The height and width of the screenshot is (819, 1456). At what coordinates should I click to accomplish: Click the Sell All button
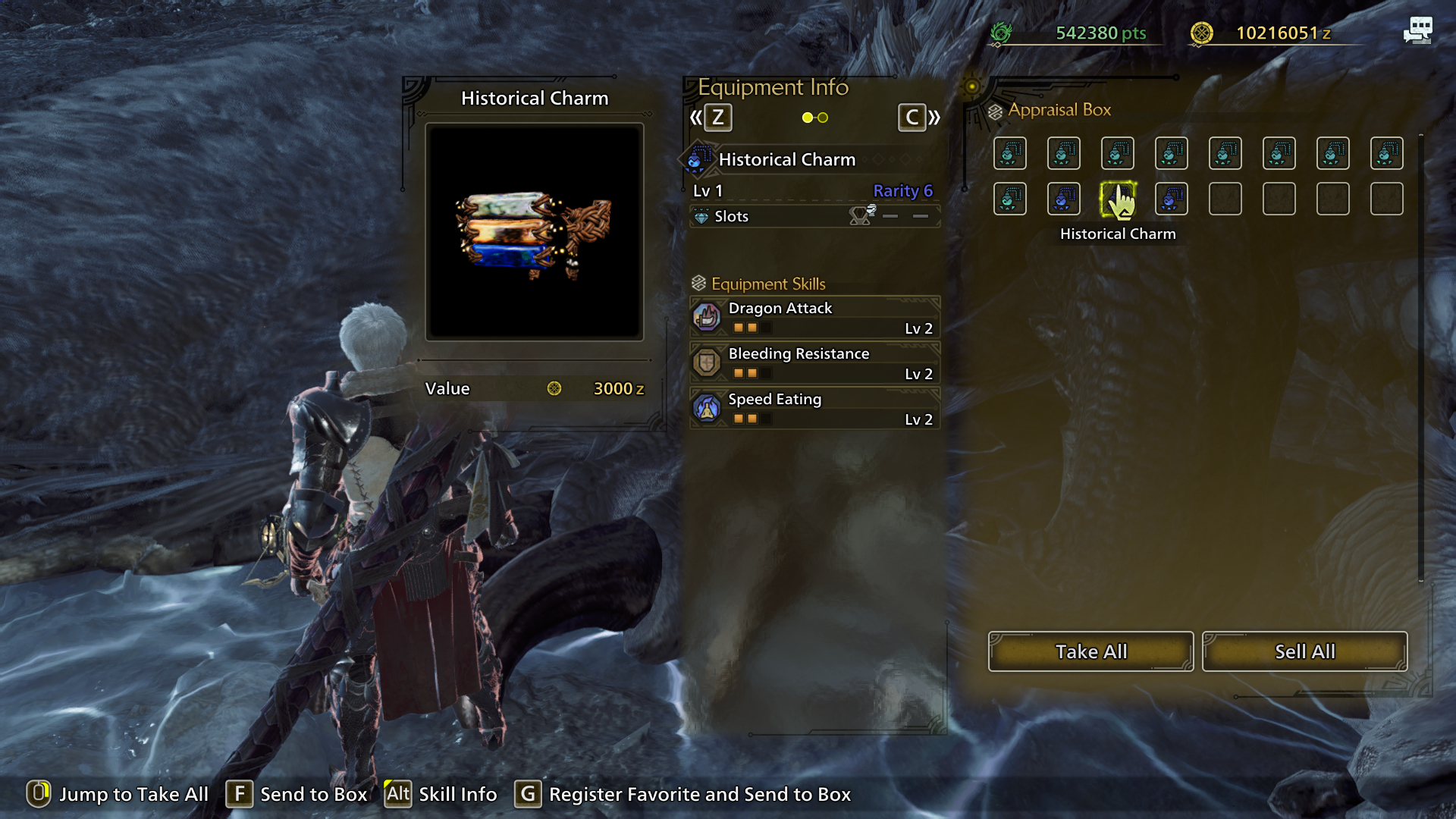click(1304, 651)
